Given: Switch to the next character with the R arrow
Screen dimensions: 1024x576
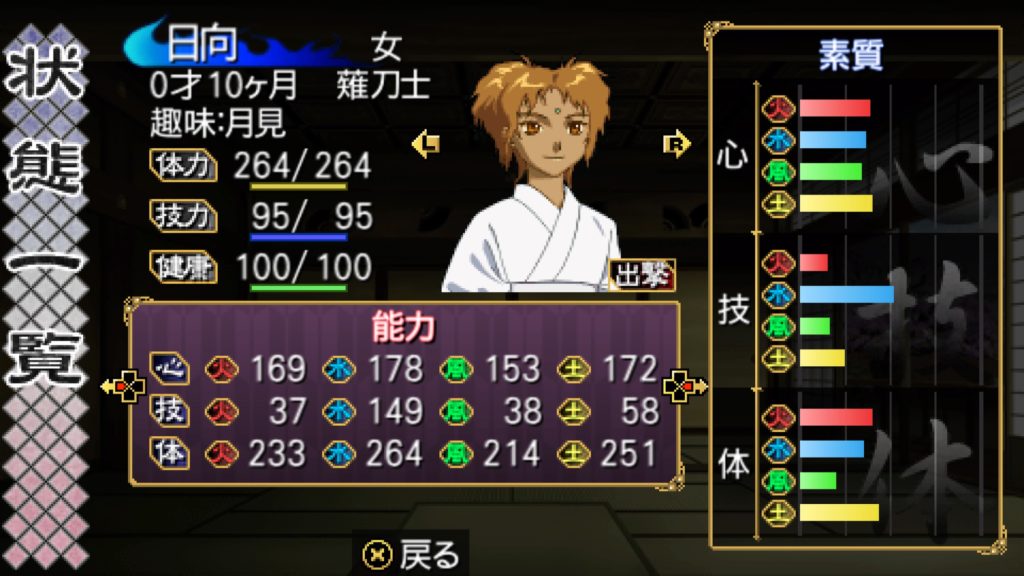Looking at the screenshot, I should (677, 145).
